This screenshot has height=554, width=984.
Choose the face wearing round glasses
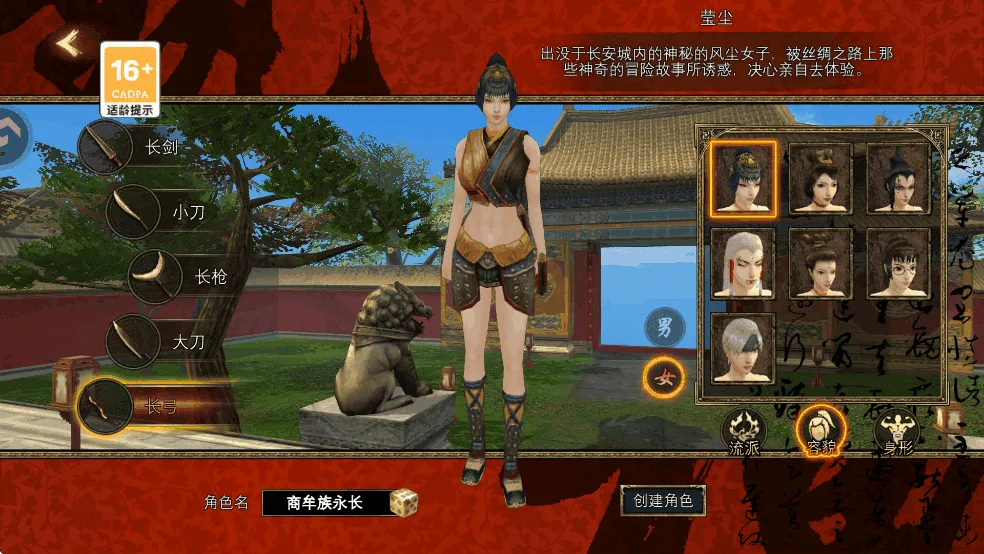pyautogui.click(x=897, y=263)
